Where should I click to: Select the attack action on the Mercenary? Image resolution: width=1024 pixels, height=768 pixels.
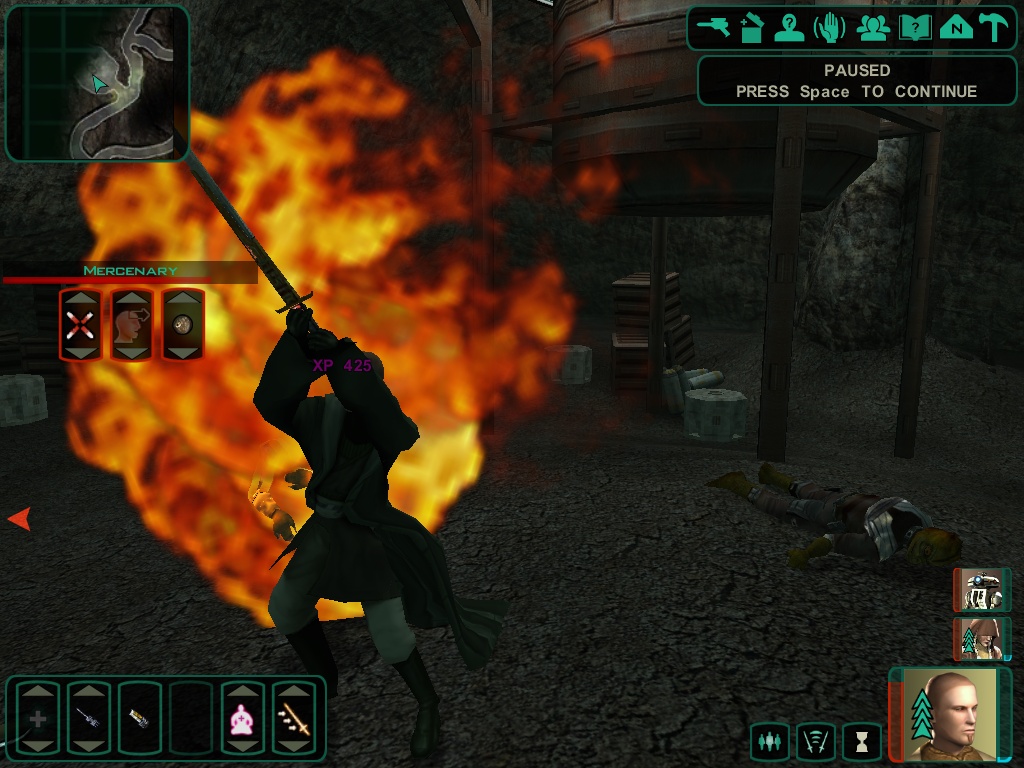coord(80,325)
